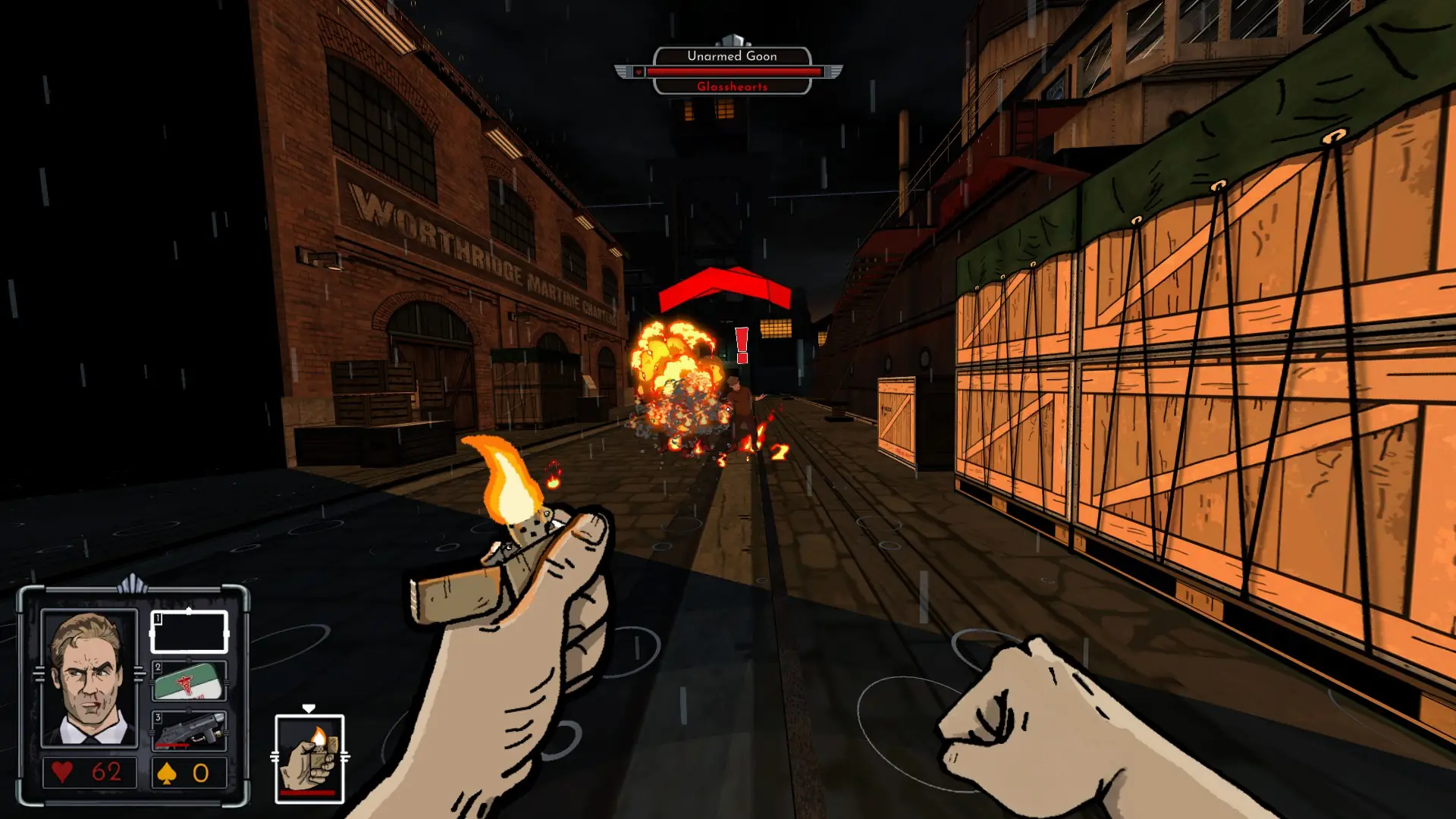Choose the green medkit in slot 2
The image size is (1456, 819).
point(189,681)
